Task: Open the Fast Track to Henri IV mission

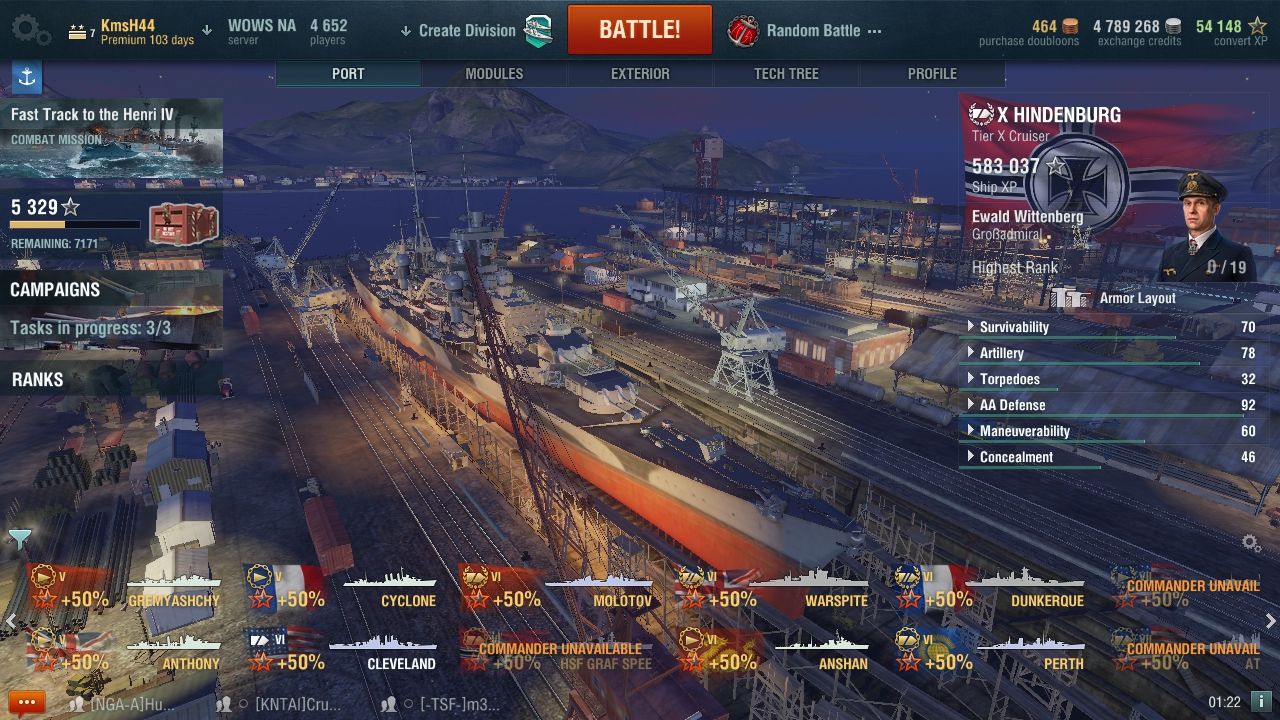Action: click(x=111, y=137)
